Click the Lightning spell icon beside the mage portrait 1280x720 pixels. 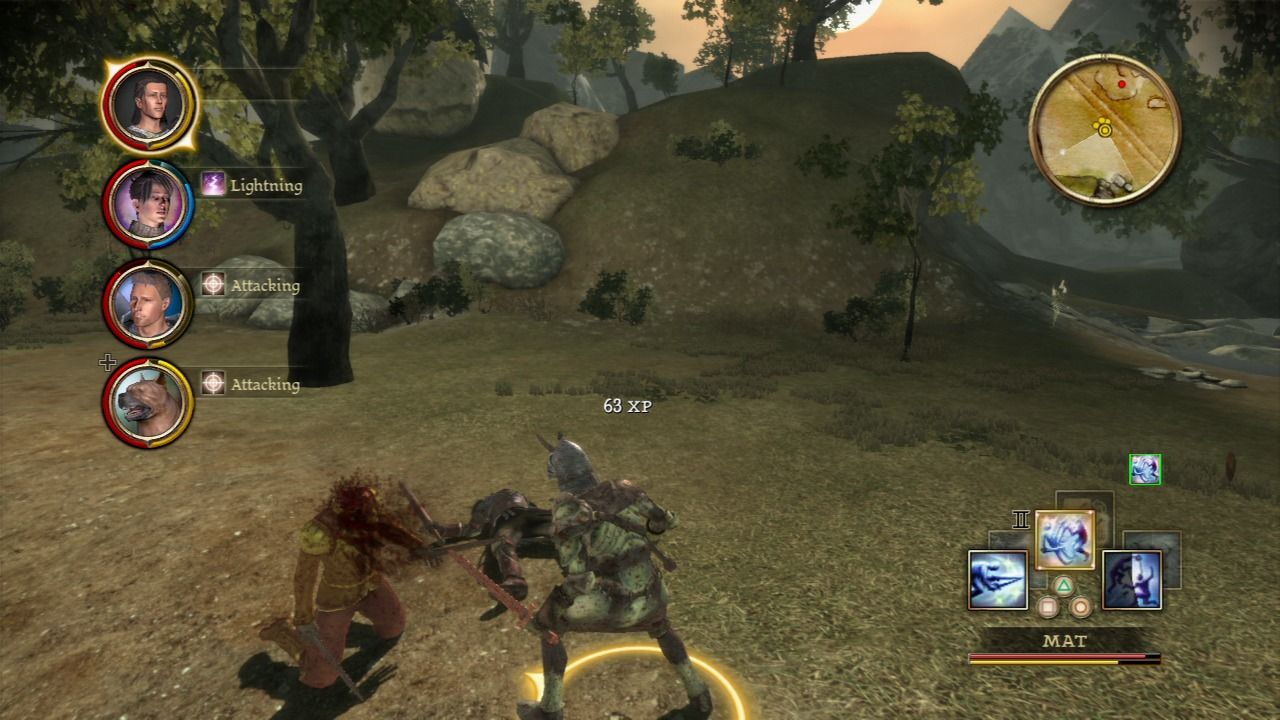(212, 185)
